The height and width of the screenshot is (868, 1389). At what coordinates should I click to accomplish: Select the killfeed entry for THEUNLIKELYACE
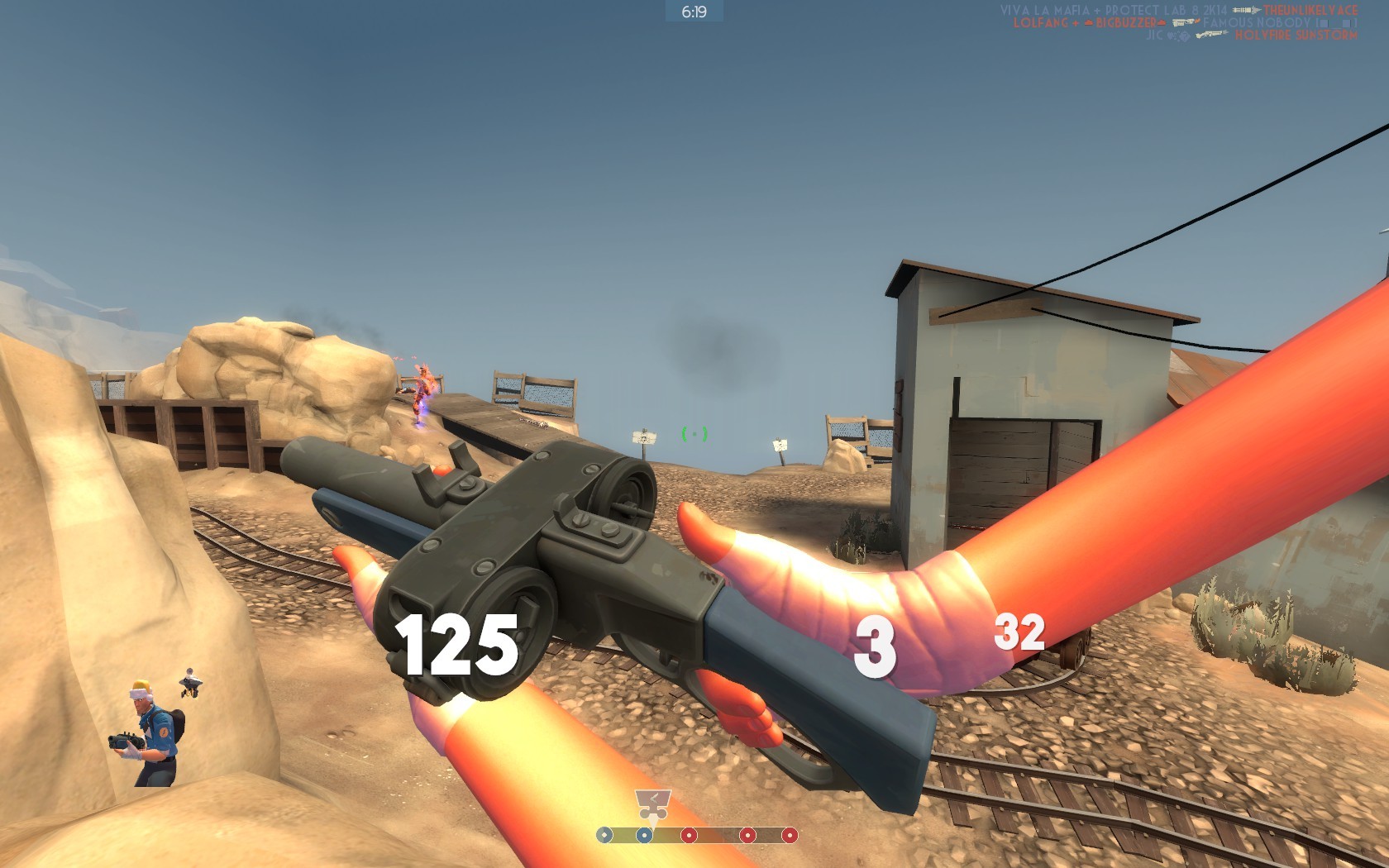pyautogui.click(x=1309, y=10)
